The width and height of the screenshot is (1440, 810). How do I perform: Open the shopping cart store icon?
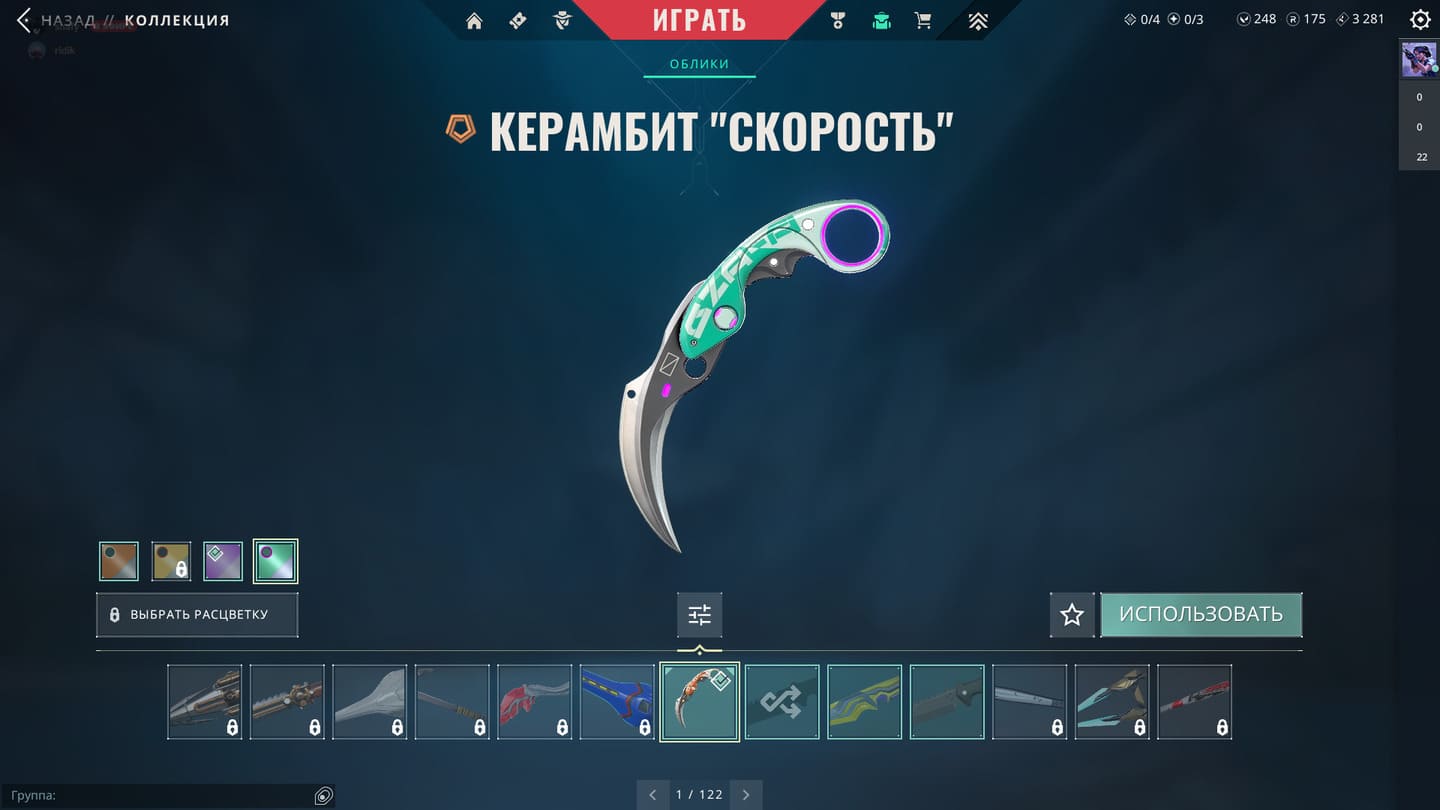point(923,21)
